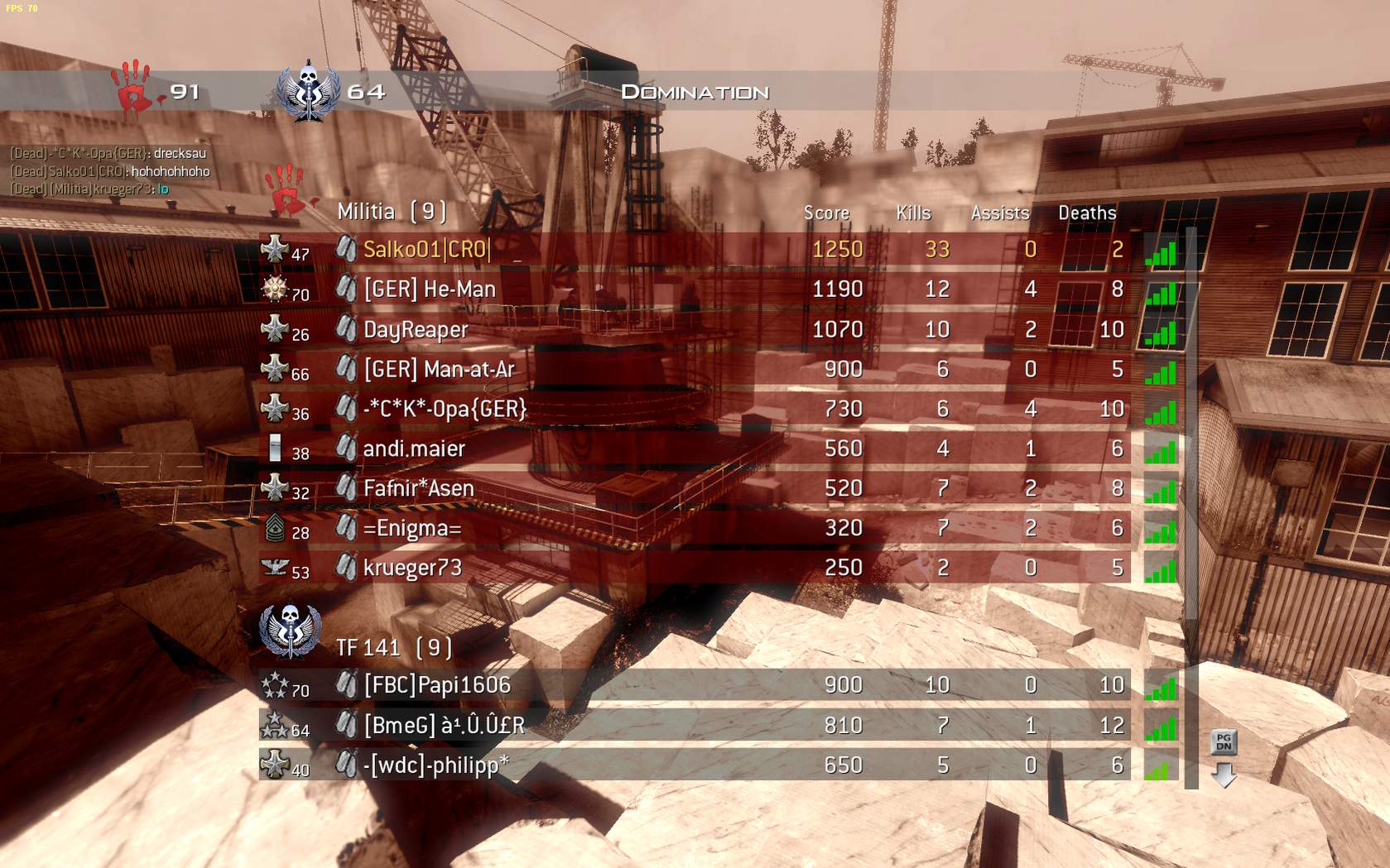This screenshot has width=1390, height=868.
Task: Select -[wdc]-philipp* player row
Action: pyautogui.click(x=436, y=765)
